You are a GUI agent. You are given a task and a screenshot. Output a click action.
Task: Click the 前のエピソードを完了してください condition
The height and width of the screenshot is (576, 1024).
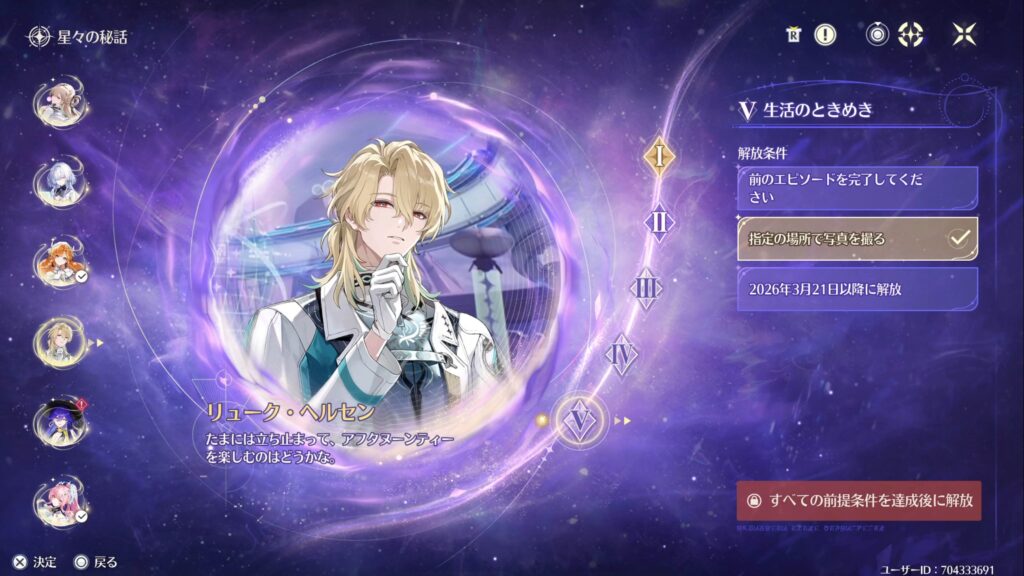pos(857,188)
